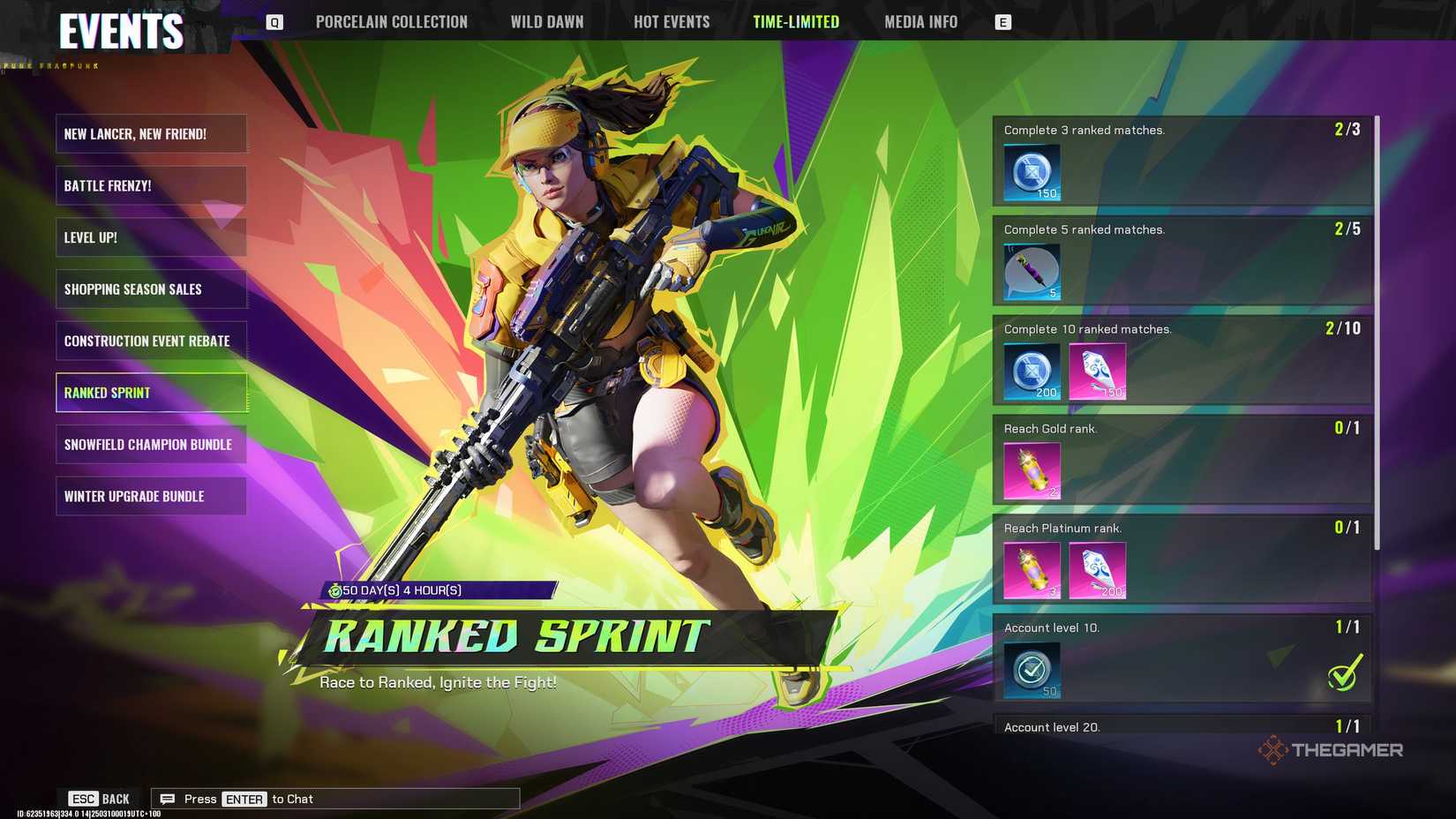1456x819 pixels.
Task: Open the Battle Frenzy! event
Action: (x=151, y=185)
